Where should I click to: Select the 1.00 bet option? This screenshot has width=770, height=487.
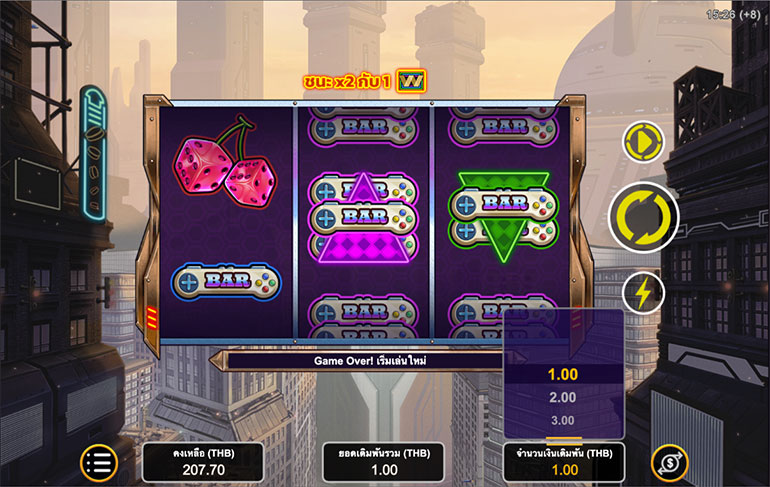561,374
